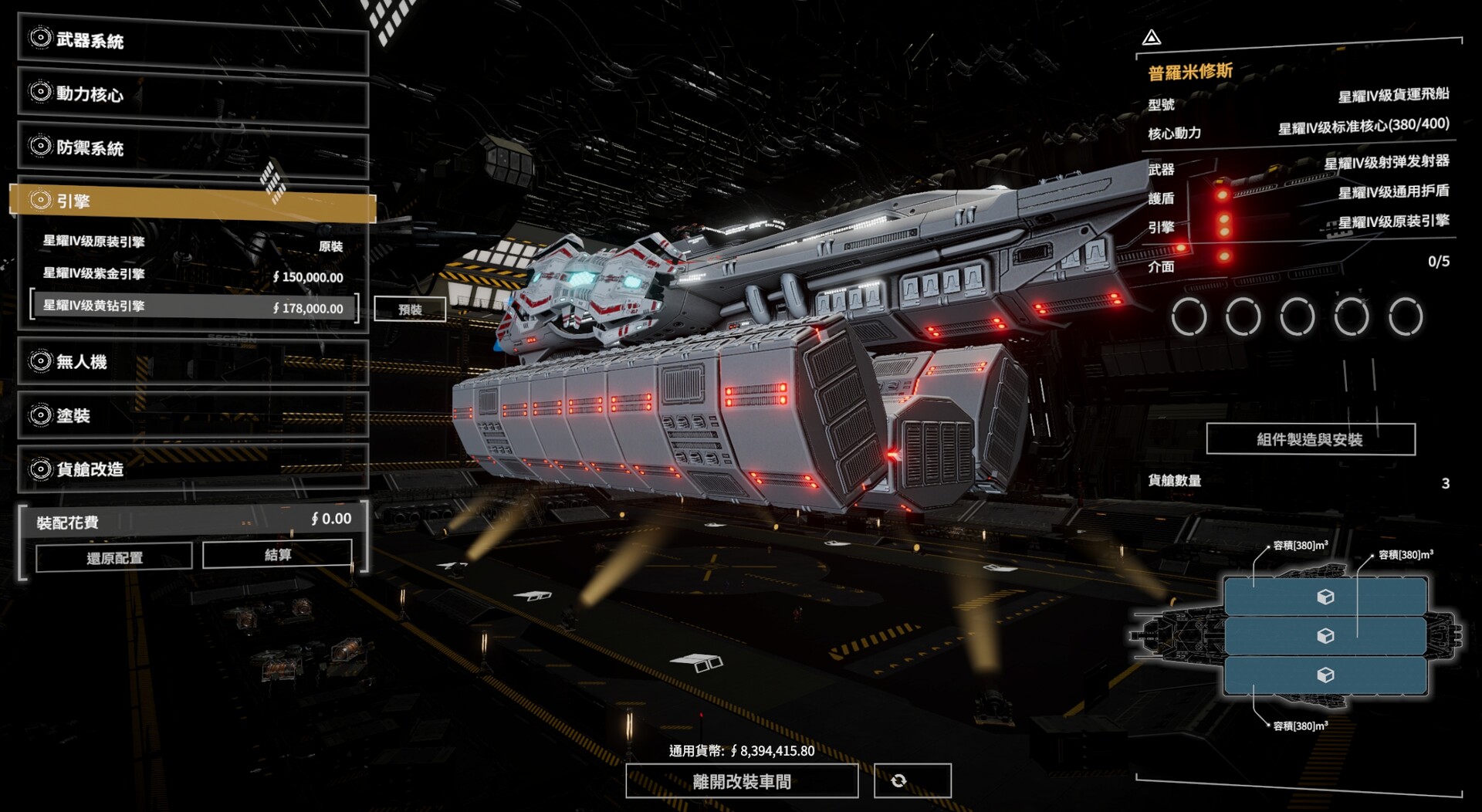Screen dimensions: 1482x812
Task: Select the 星耀IV级黄钻引擎 for 178,000
Action: pos(192,306)
